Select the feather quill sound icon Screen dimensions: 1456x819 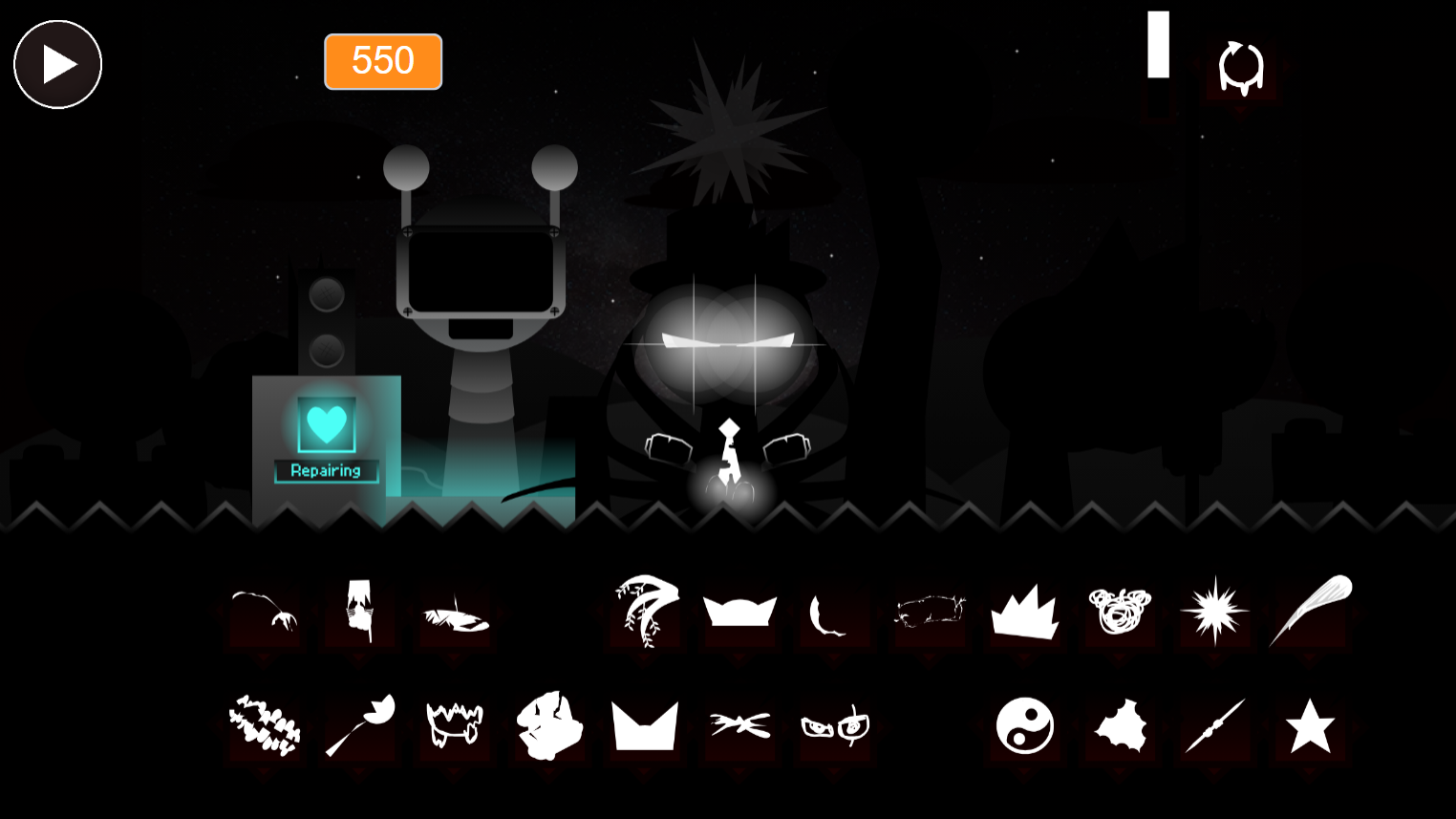pyautogui.click(x=1309, y=612)
